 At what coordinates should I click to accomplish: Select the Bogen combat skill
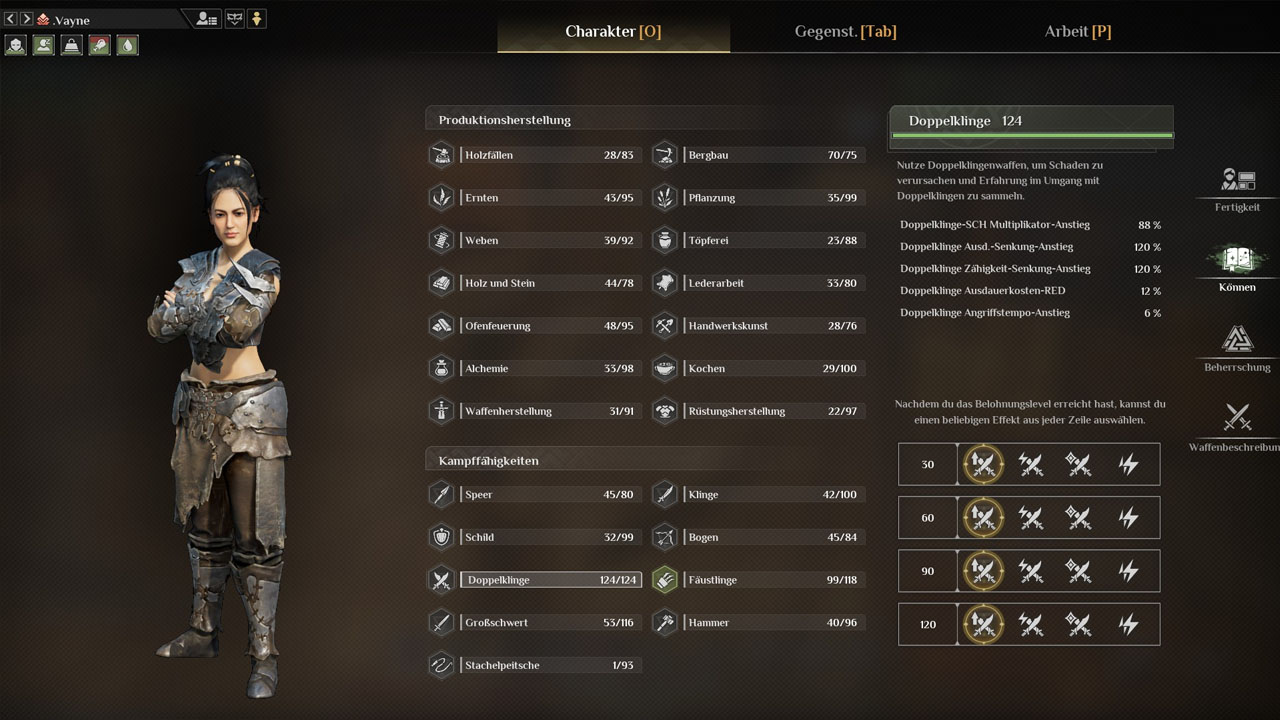click(772, 537)
